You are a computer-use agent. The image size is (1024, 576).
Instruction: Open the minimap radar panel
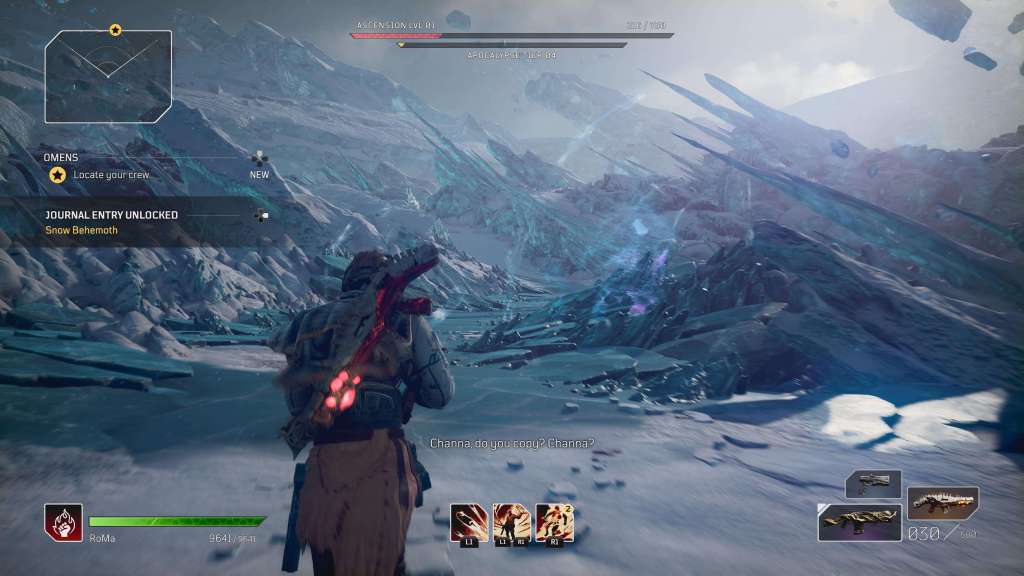[108, 77]
